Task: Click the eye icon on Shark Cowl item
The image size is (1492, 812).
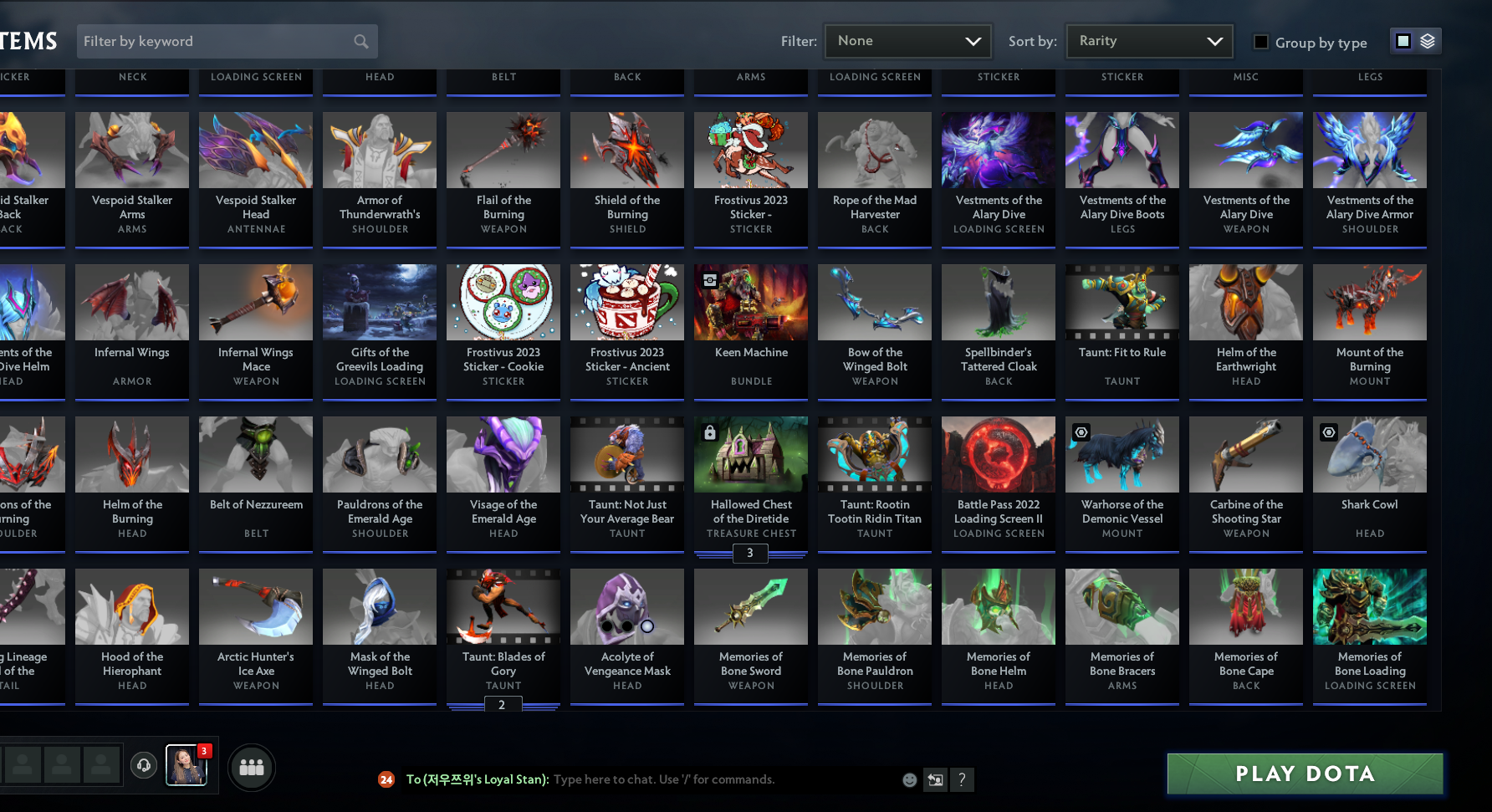Action: click(1329, 432)
